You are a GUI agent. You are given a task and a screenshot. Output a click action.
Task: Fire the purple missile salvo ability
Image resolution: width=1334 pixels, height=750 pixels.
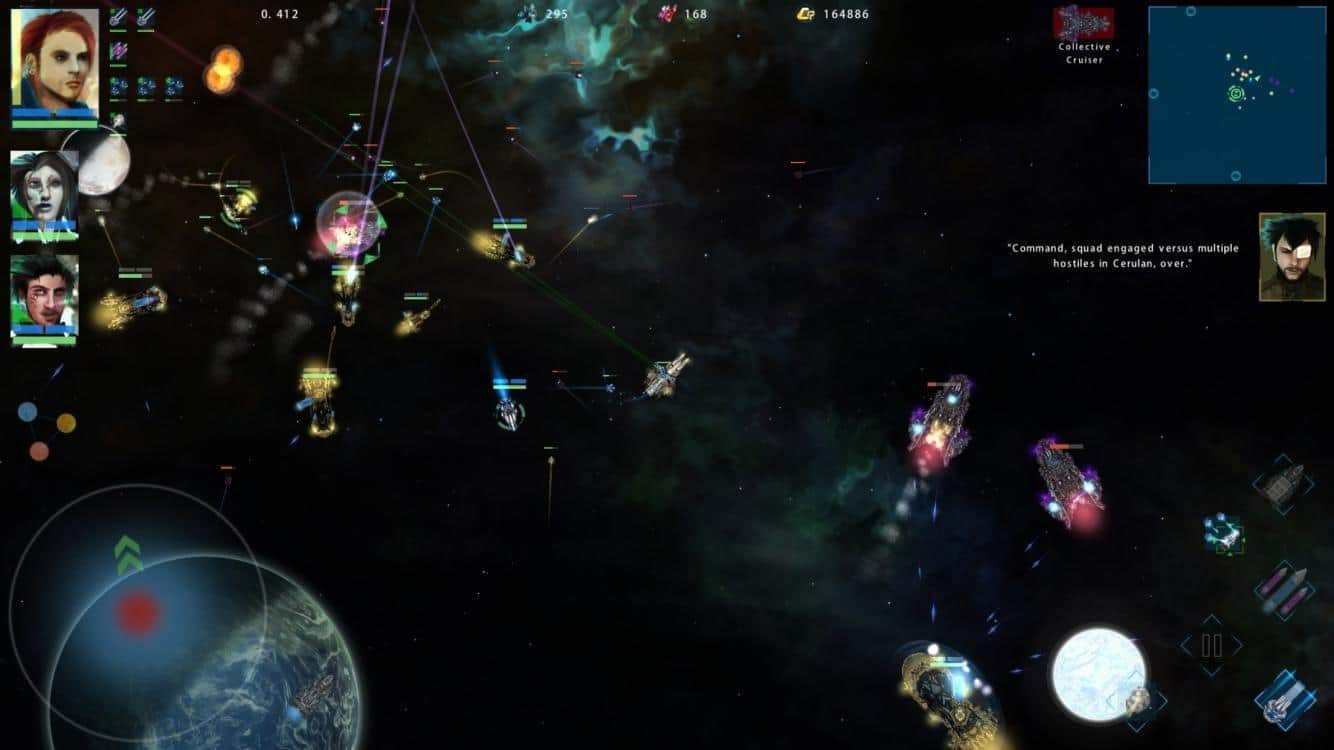click(x=1284, y=590)
